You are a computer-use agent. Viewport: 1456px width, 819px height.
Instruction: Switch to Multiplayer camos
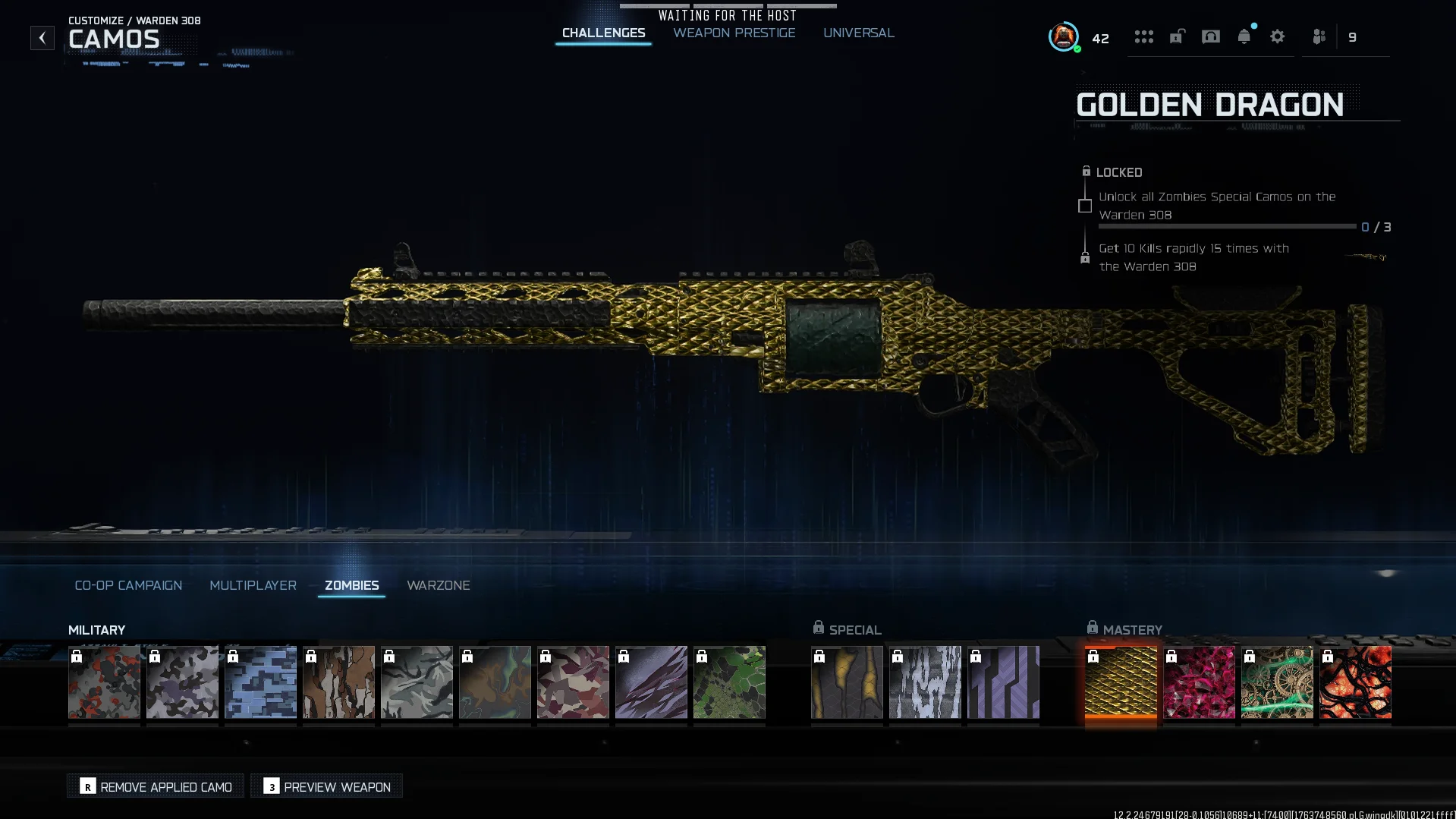[253, 585]
